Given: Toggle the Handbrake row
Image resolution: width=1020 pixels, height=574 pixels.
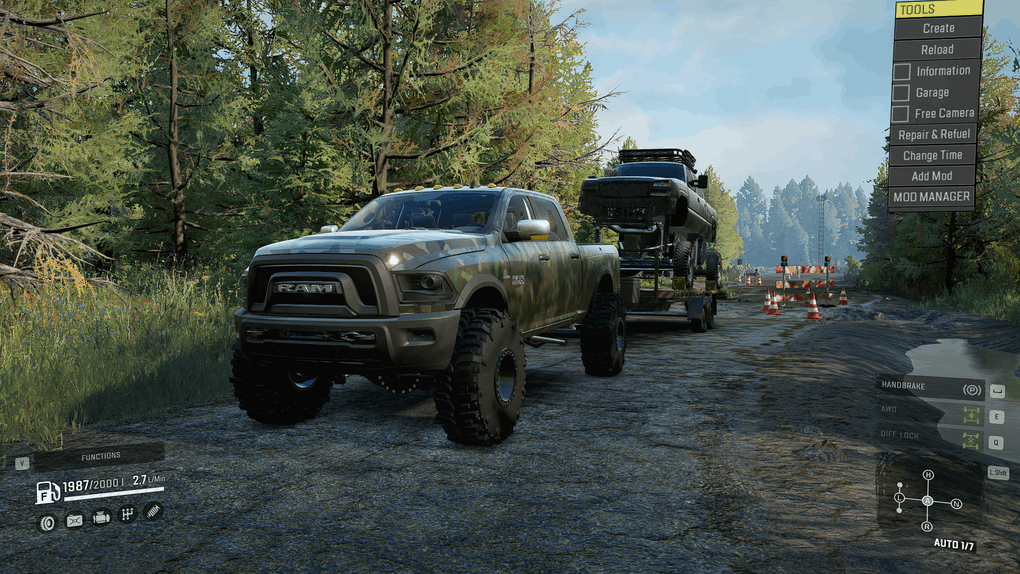Looking at the screenshot, I should 930,389.
